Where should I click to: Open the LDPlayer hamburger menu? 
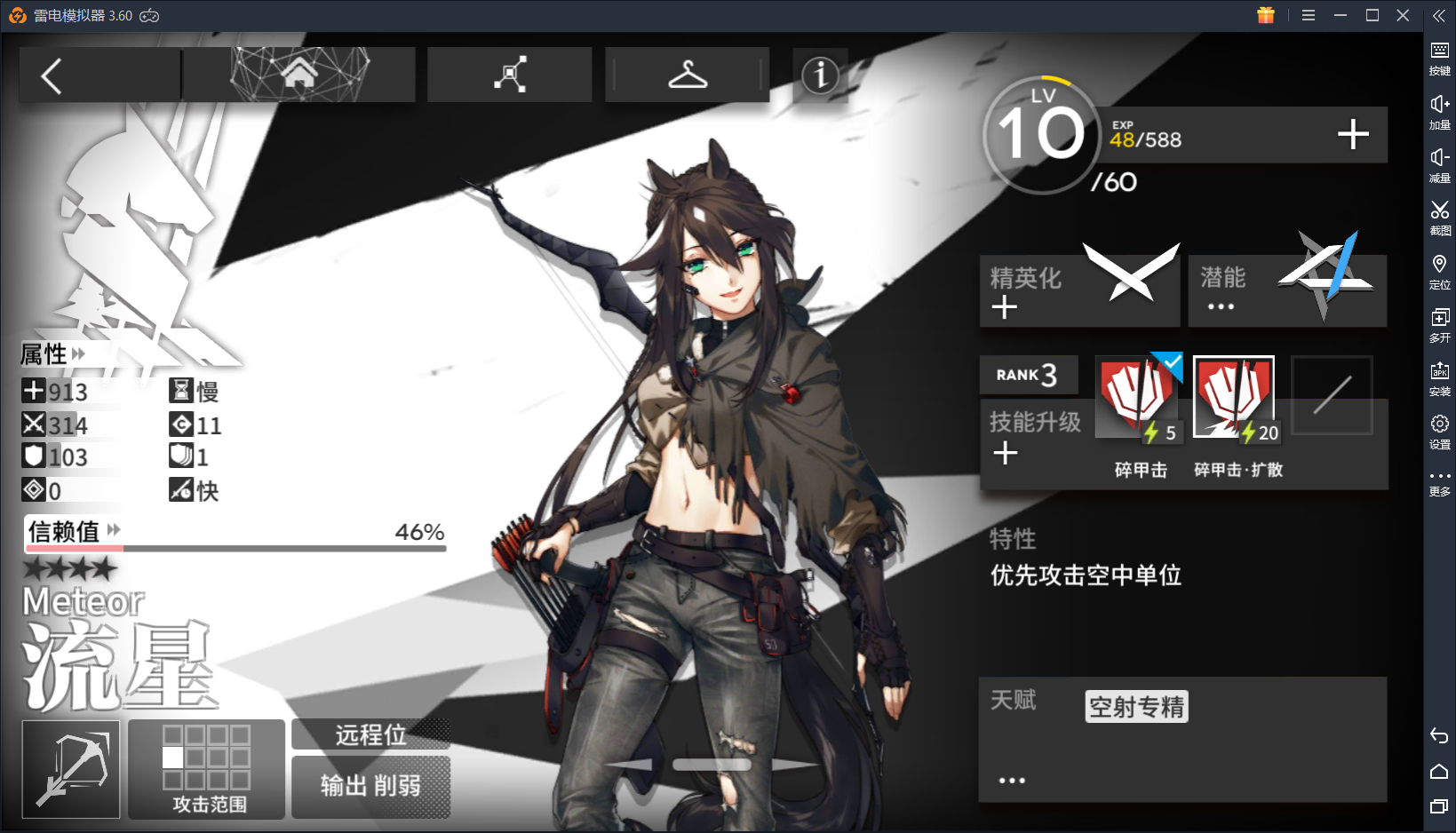click(x=1309, y=15)
